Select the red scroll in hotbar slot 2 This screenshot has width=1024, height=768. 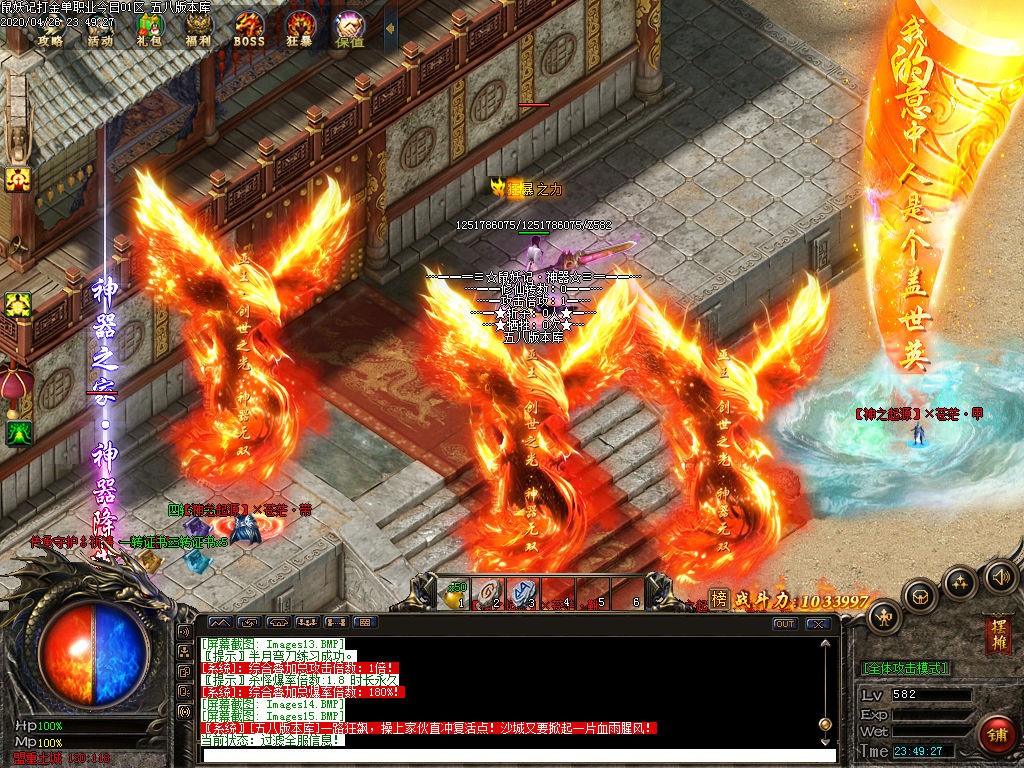pos(489,593)
